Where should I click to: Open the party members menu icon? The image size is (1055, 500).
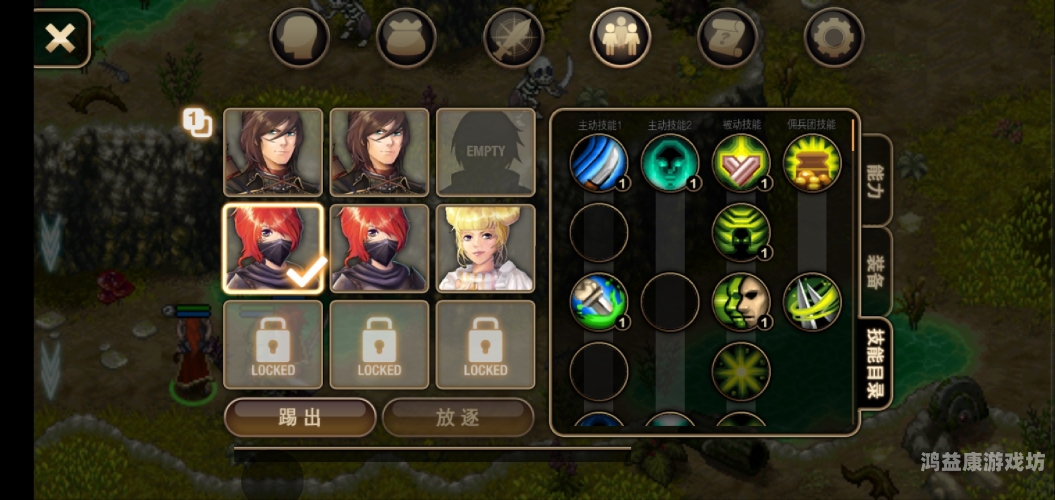tap(620, 38)
